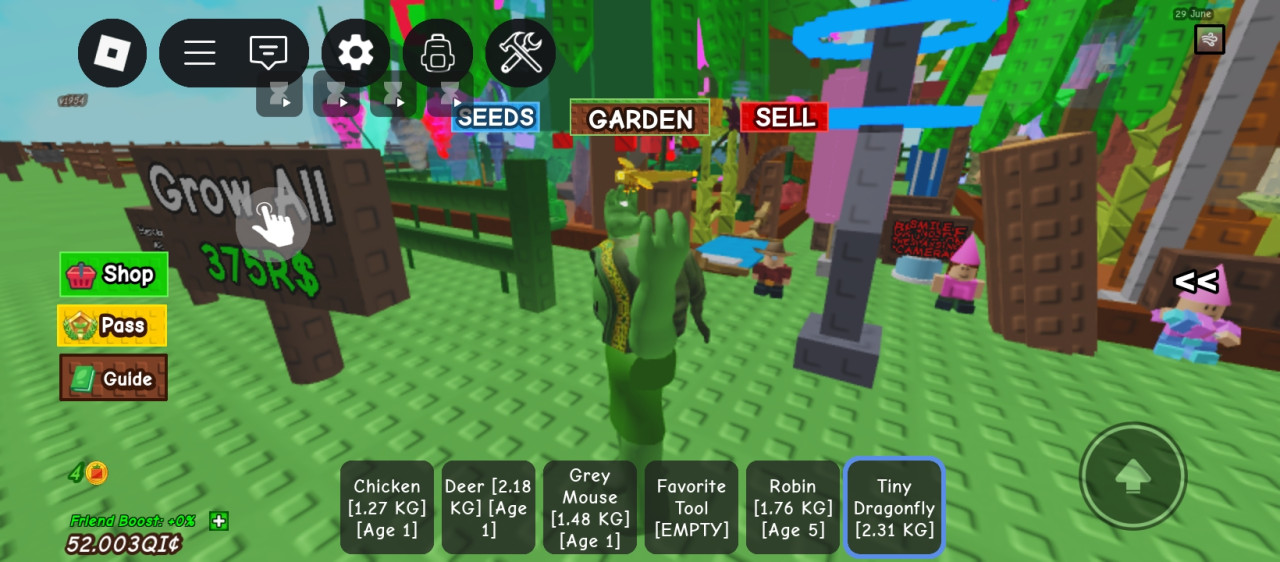This screenshot has height=562, width=1280.
Task: Go to the SELL area
Action: pyautogui.click(x=784, y=118)
